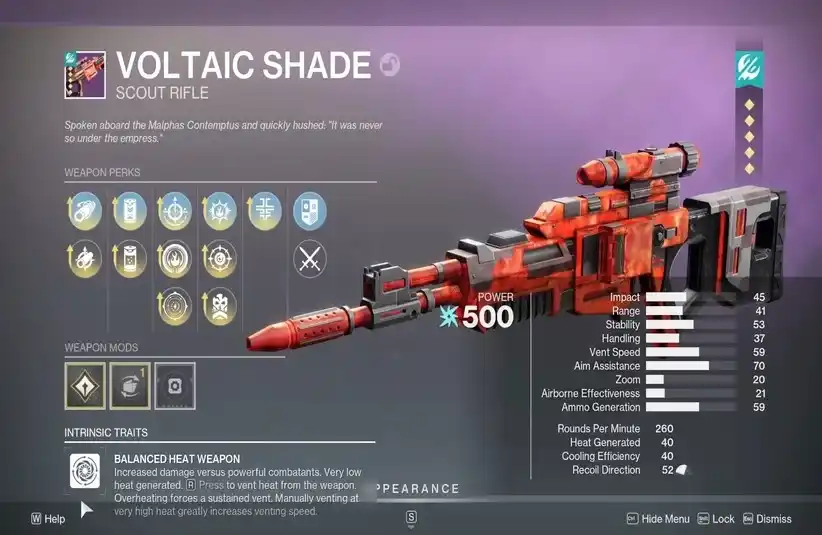Pick the flame-in-circle trait perk
This screenshot has height=535, width=822.
176,259
